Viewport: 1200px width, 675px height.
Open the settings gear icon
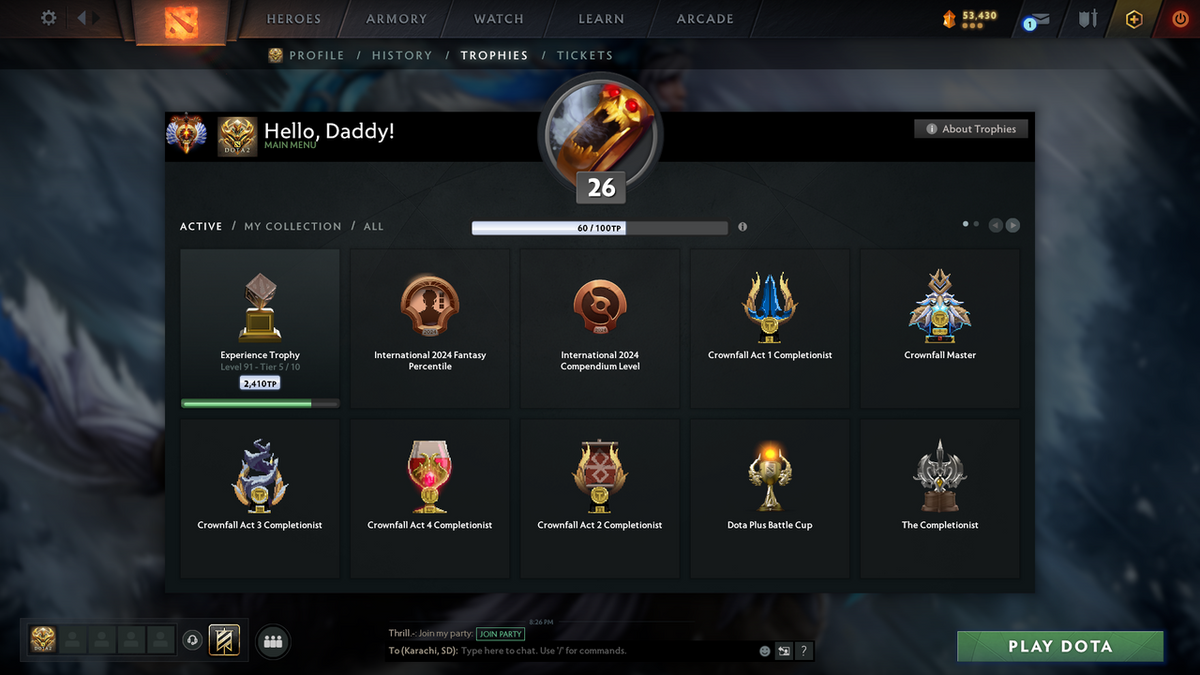(x=48, y=18)
